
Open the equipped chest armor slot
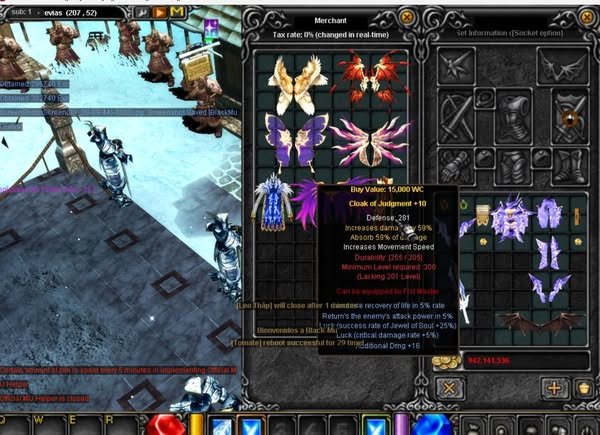[513, 118]
